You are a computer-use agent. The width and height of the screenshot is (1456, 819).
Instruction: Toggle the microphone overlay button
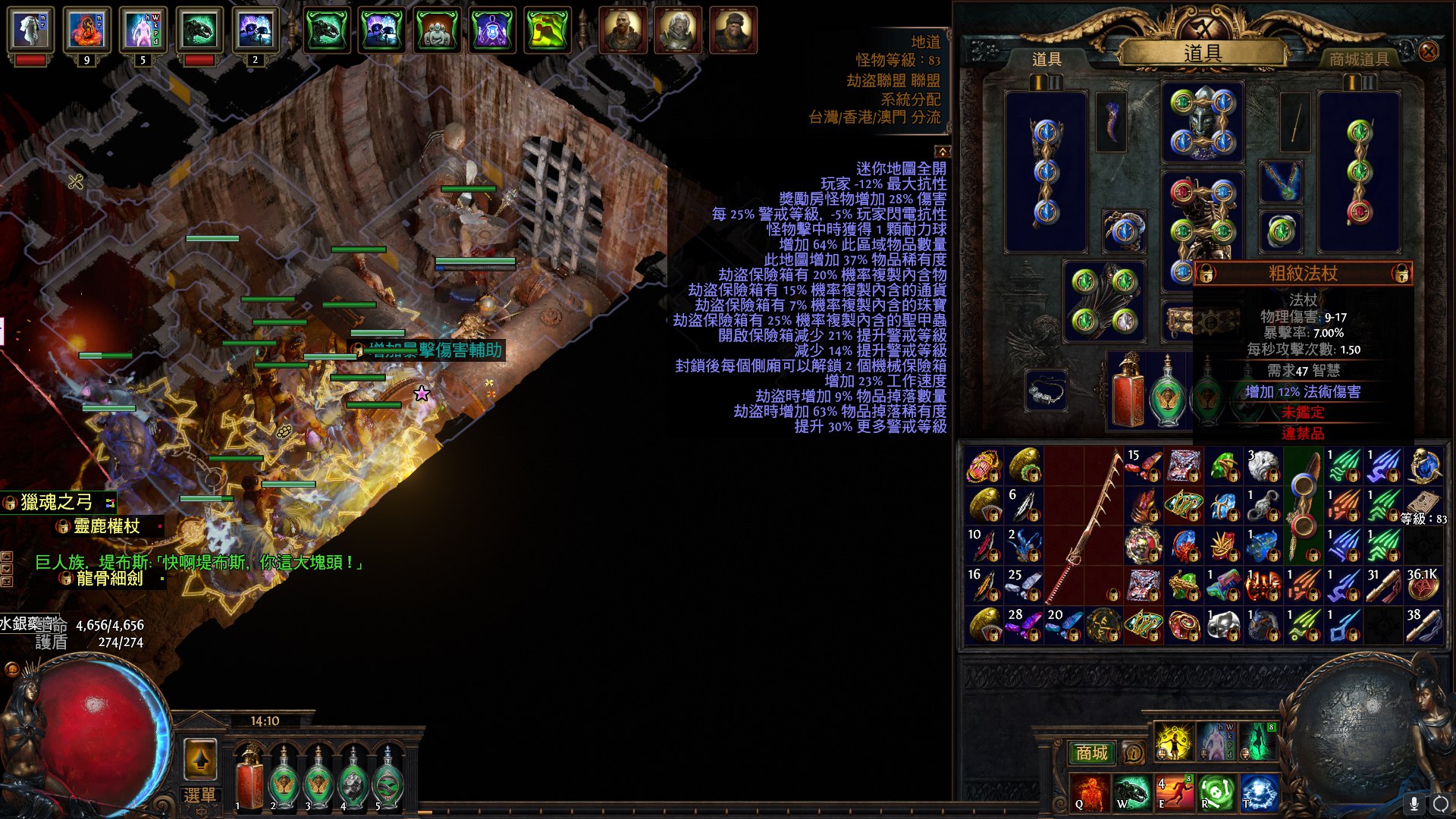pyautogui.click(x=1414, y=803)
